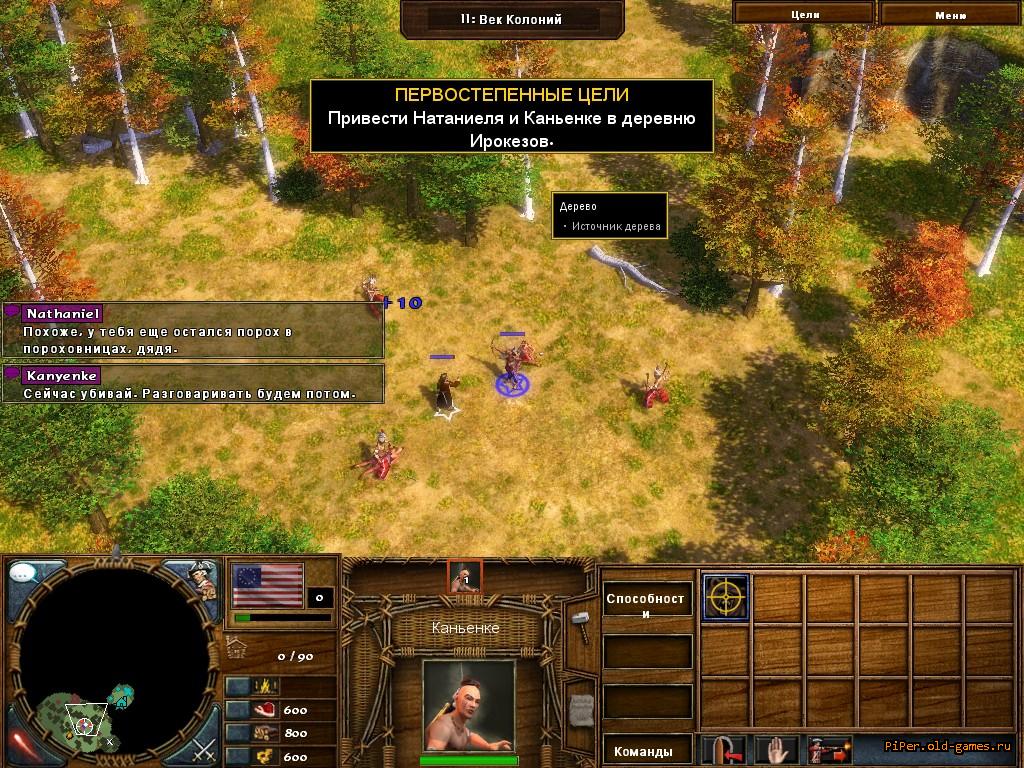Open the chat speech bubble button

point(24,575)
